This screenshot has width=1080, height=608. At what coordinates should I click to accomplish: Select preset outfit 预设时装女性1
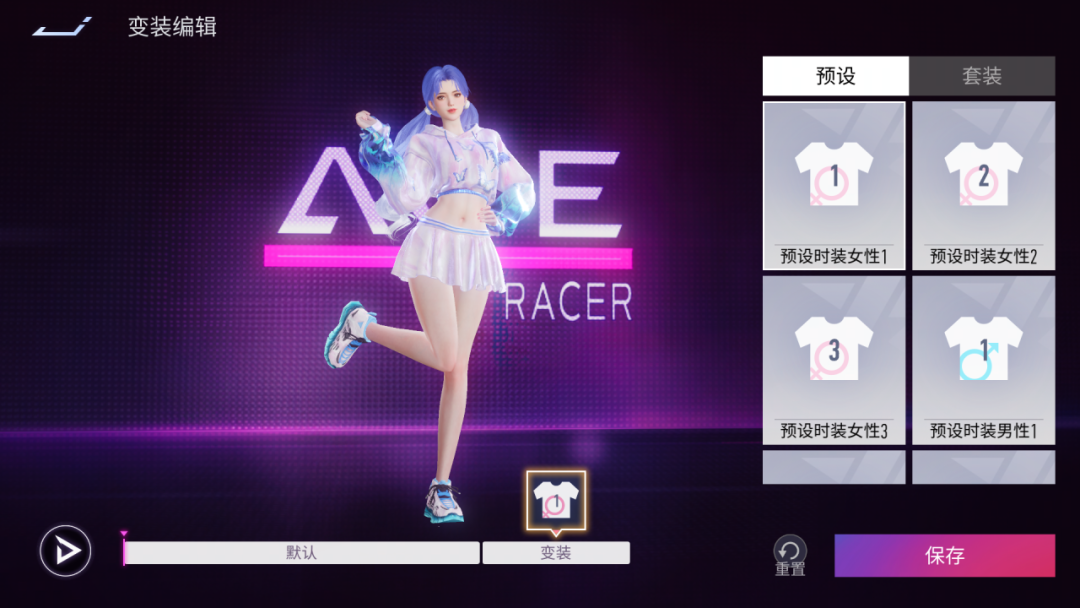click(x=834, y=186)
